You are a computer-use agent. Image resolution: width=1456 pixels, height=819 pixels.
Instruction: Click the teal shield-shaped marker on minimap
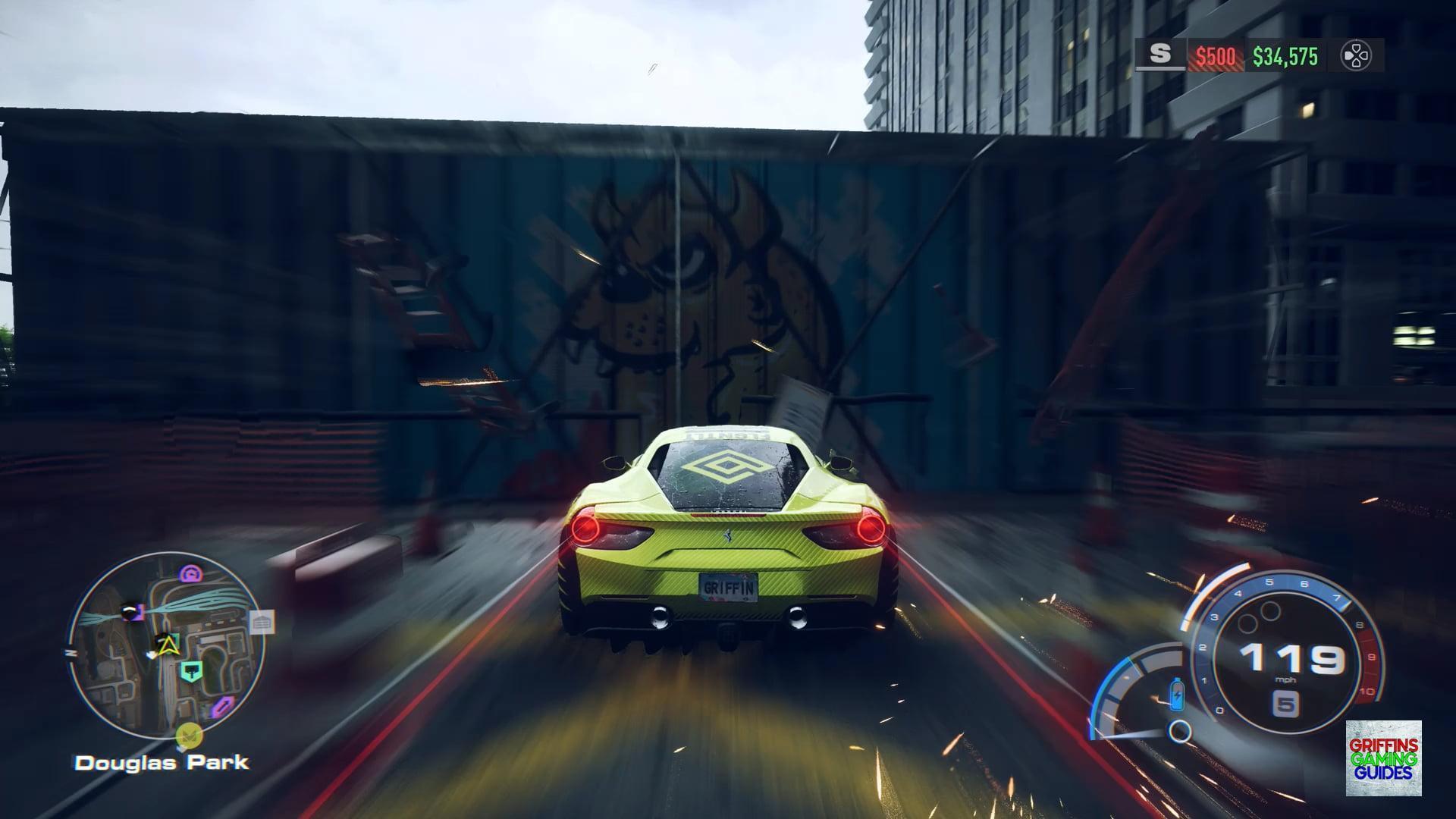(x=190, y=670)
